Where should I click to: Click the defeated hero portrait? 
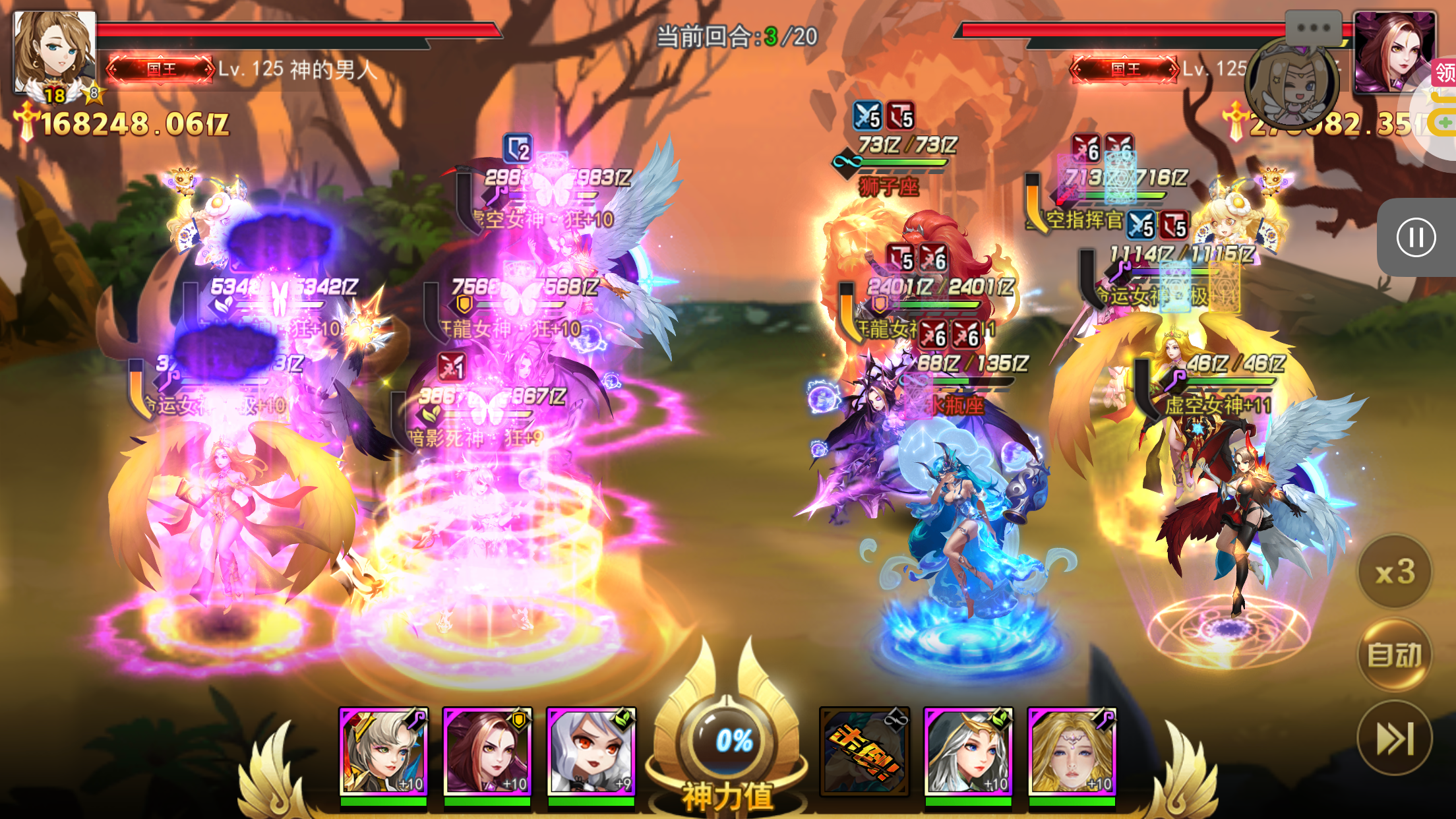click(864, 751)
